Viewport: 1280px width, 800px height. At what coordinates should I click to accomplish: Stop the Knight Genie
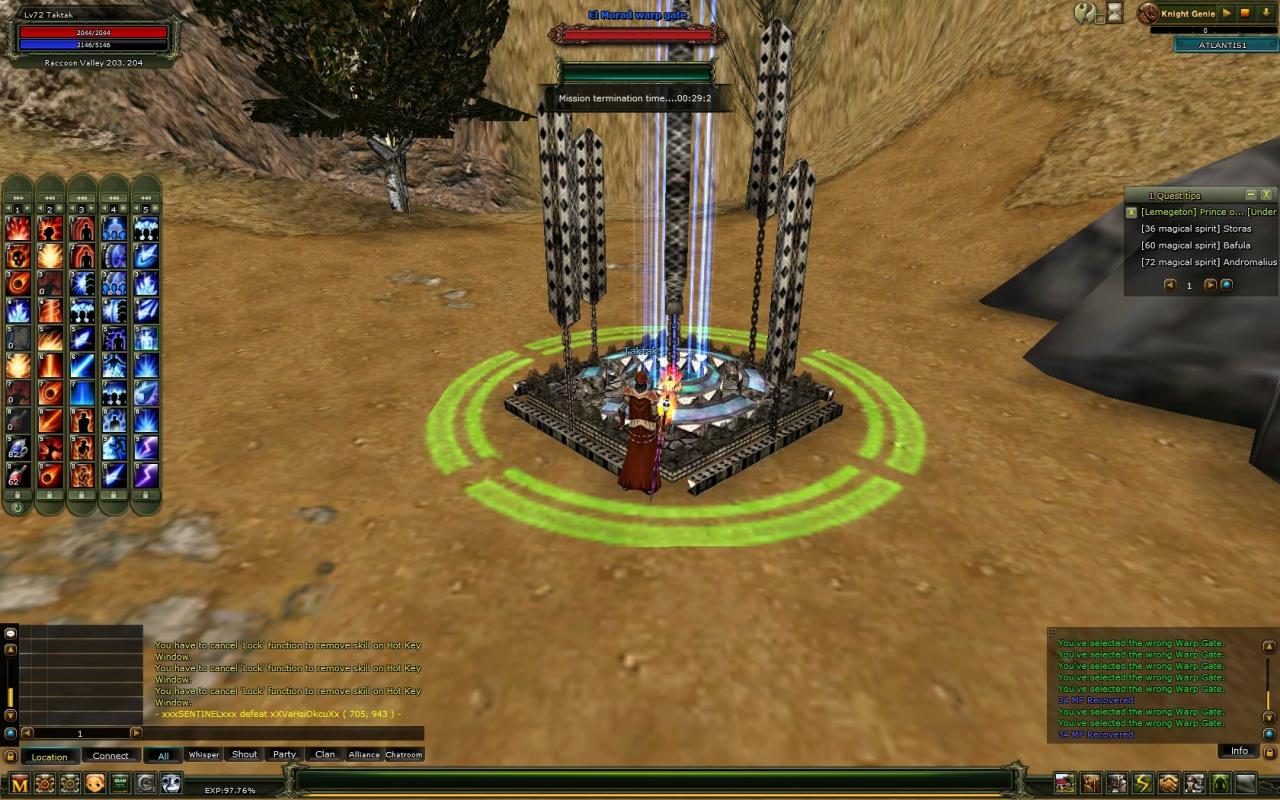[1245, 13]
